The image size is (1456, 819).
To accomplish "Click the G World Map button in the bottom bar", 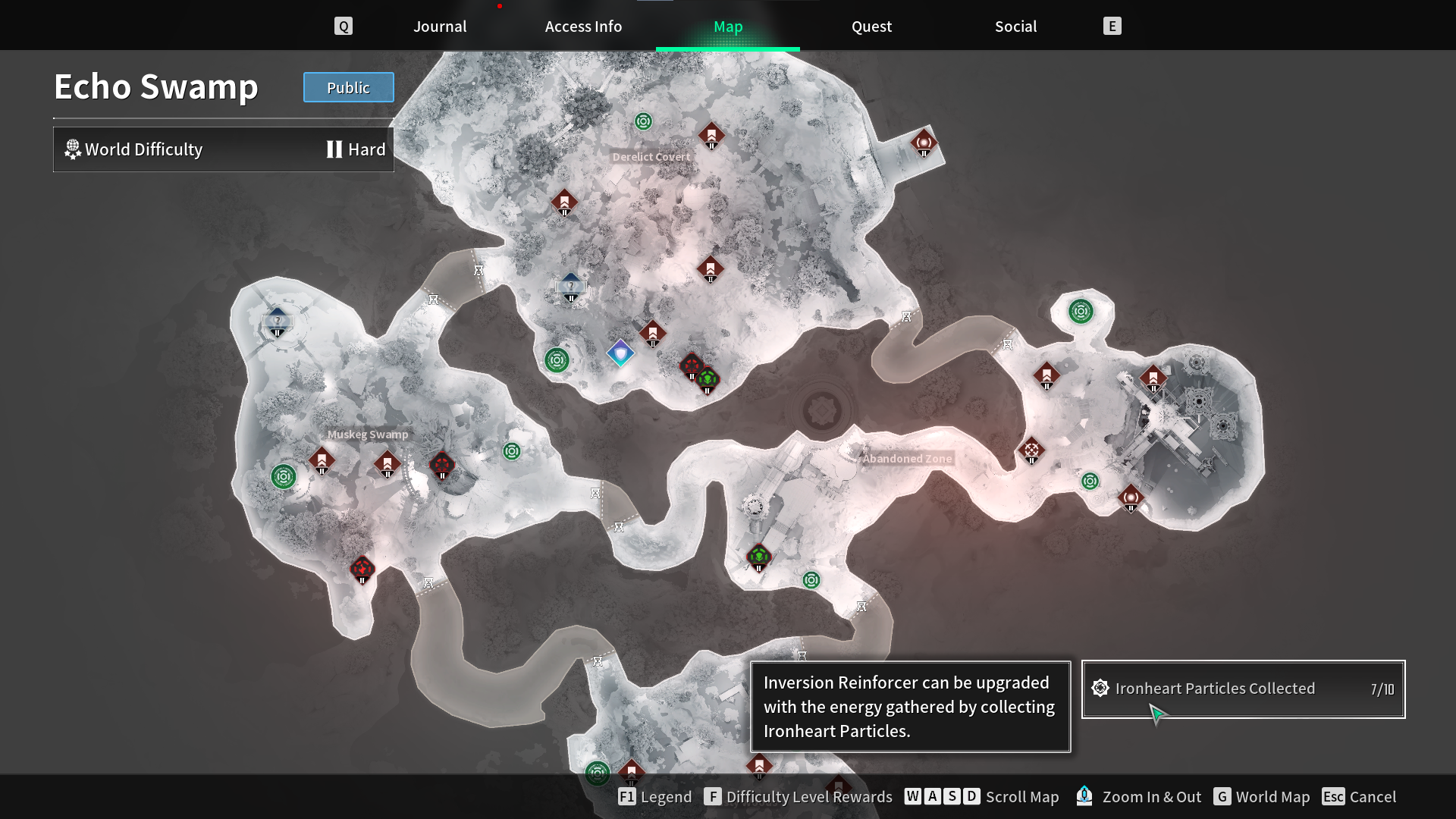I will [1263, 797].
